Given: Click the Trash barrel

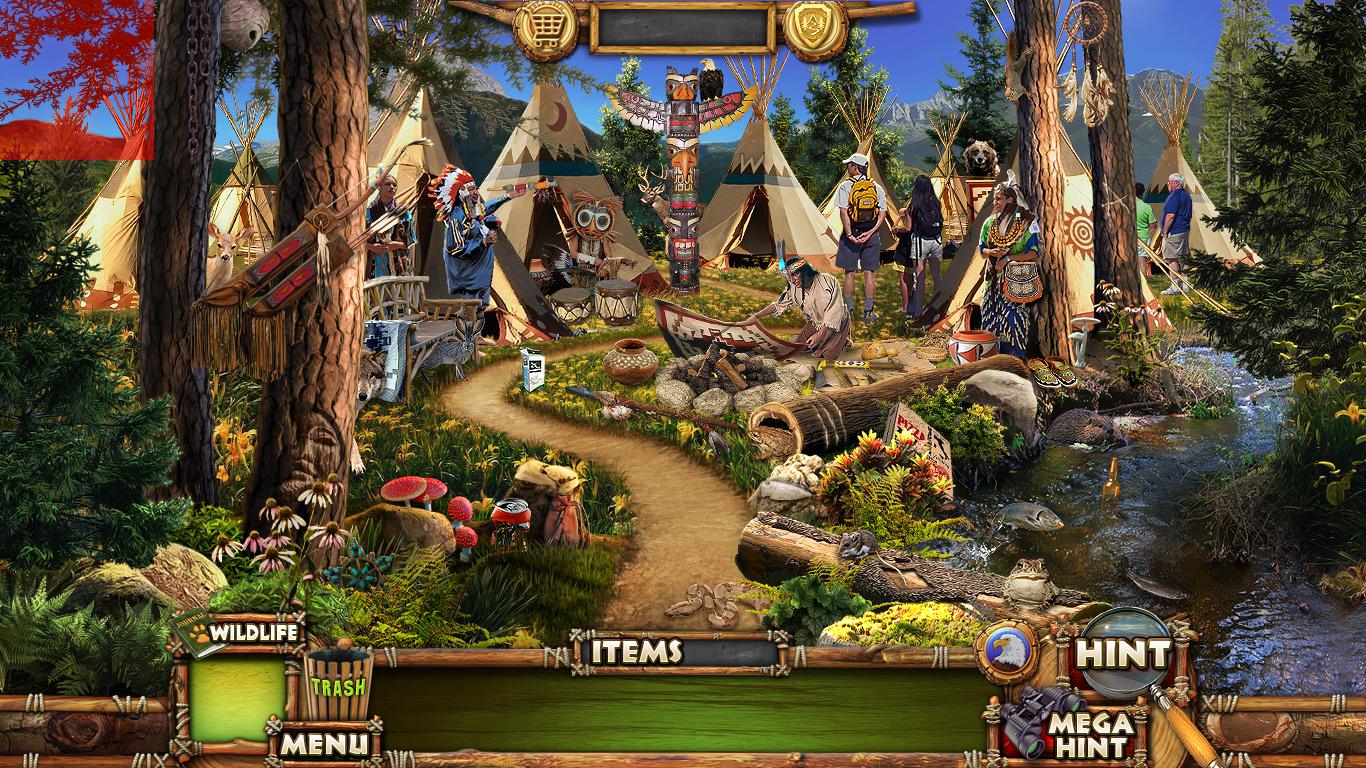Looking at the screenshot, I should click(x=337, y=683).
